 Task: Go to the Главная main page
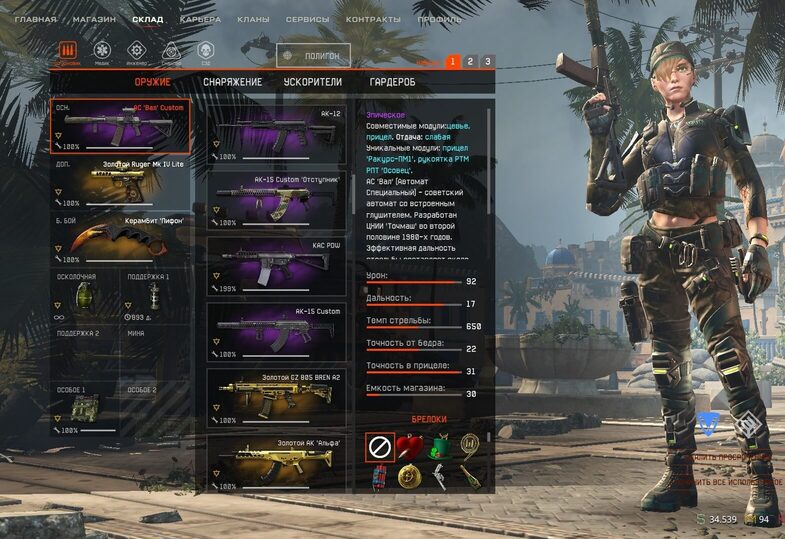click(x=36, y=19)
